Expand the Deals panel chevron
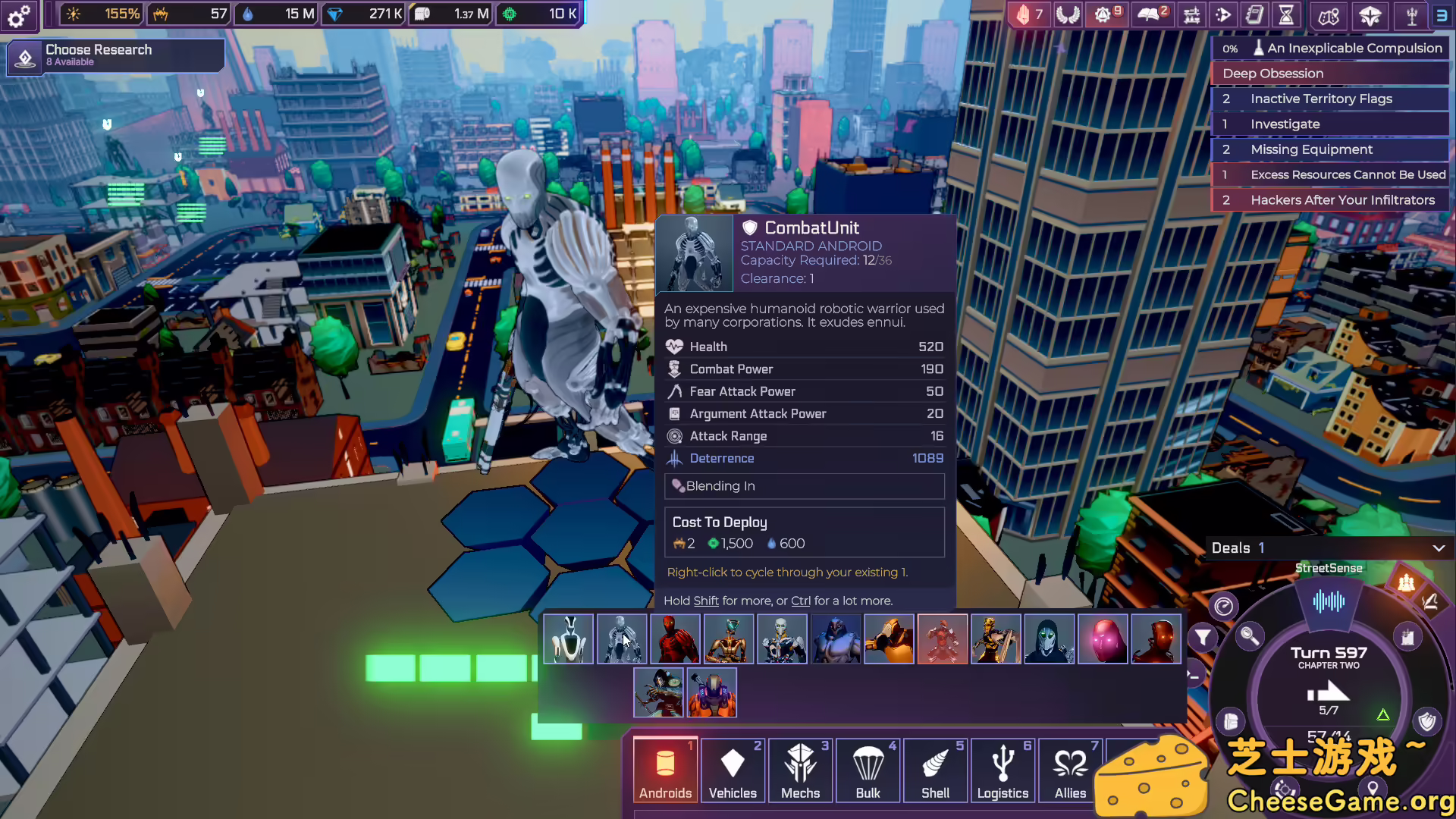This screenshot has height=819, width=1456. pos(1437,548)
